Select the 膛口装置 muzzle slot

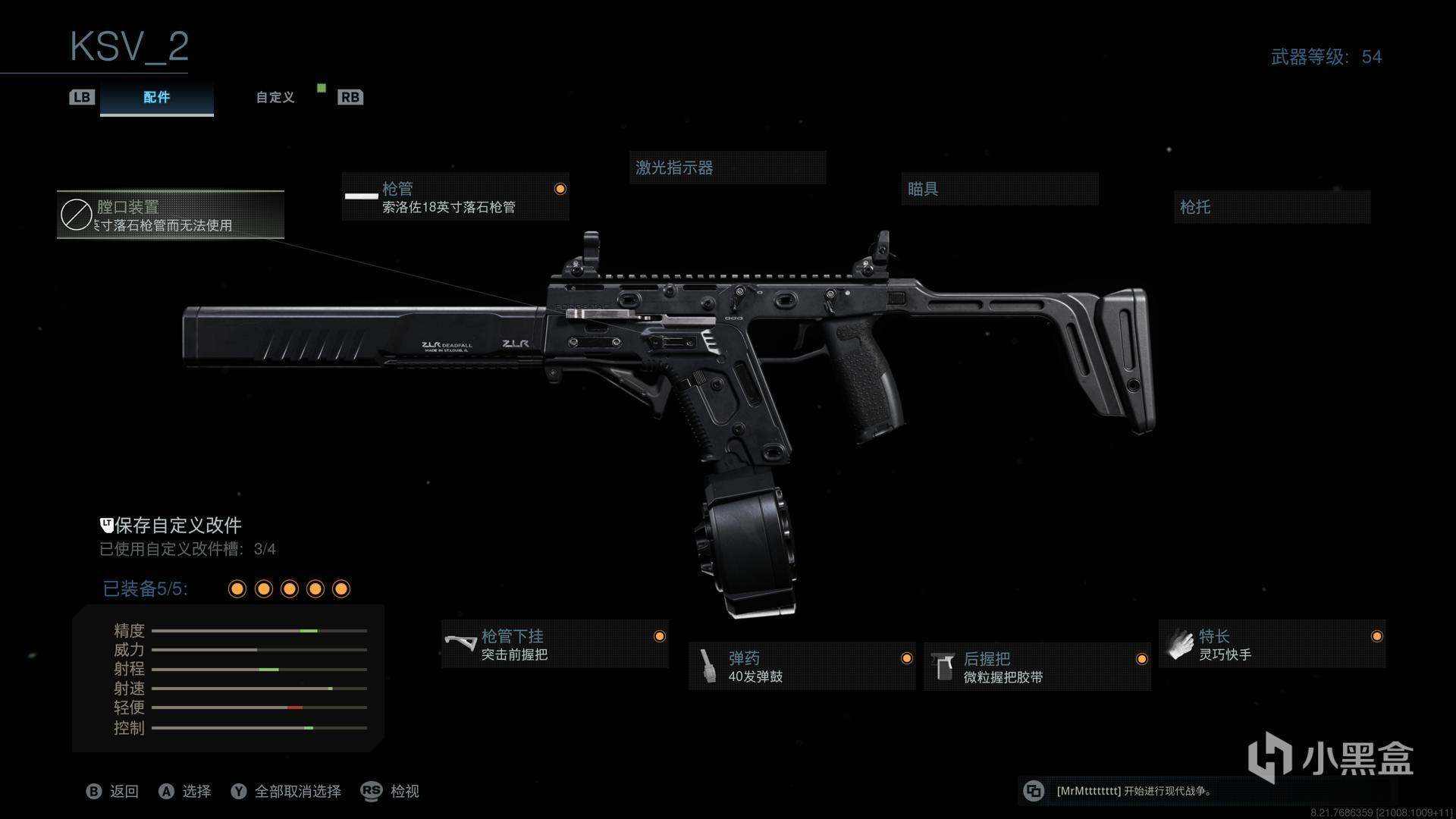pyautogui.click(x=171, y=215)
